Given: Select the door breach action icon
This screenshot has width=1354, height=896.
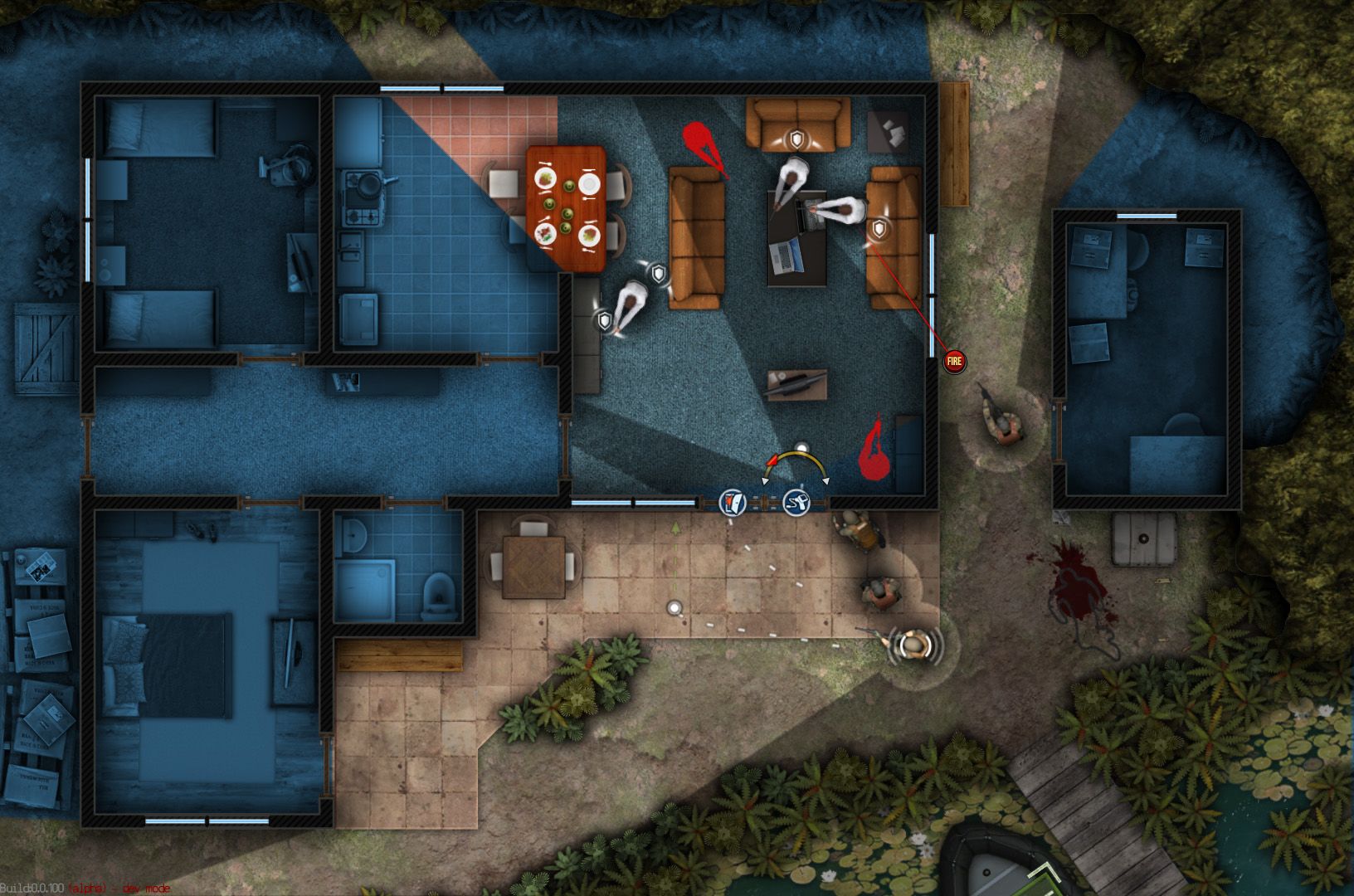Looking at the screenshot, I should coord(733,502).
